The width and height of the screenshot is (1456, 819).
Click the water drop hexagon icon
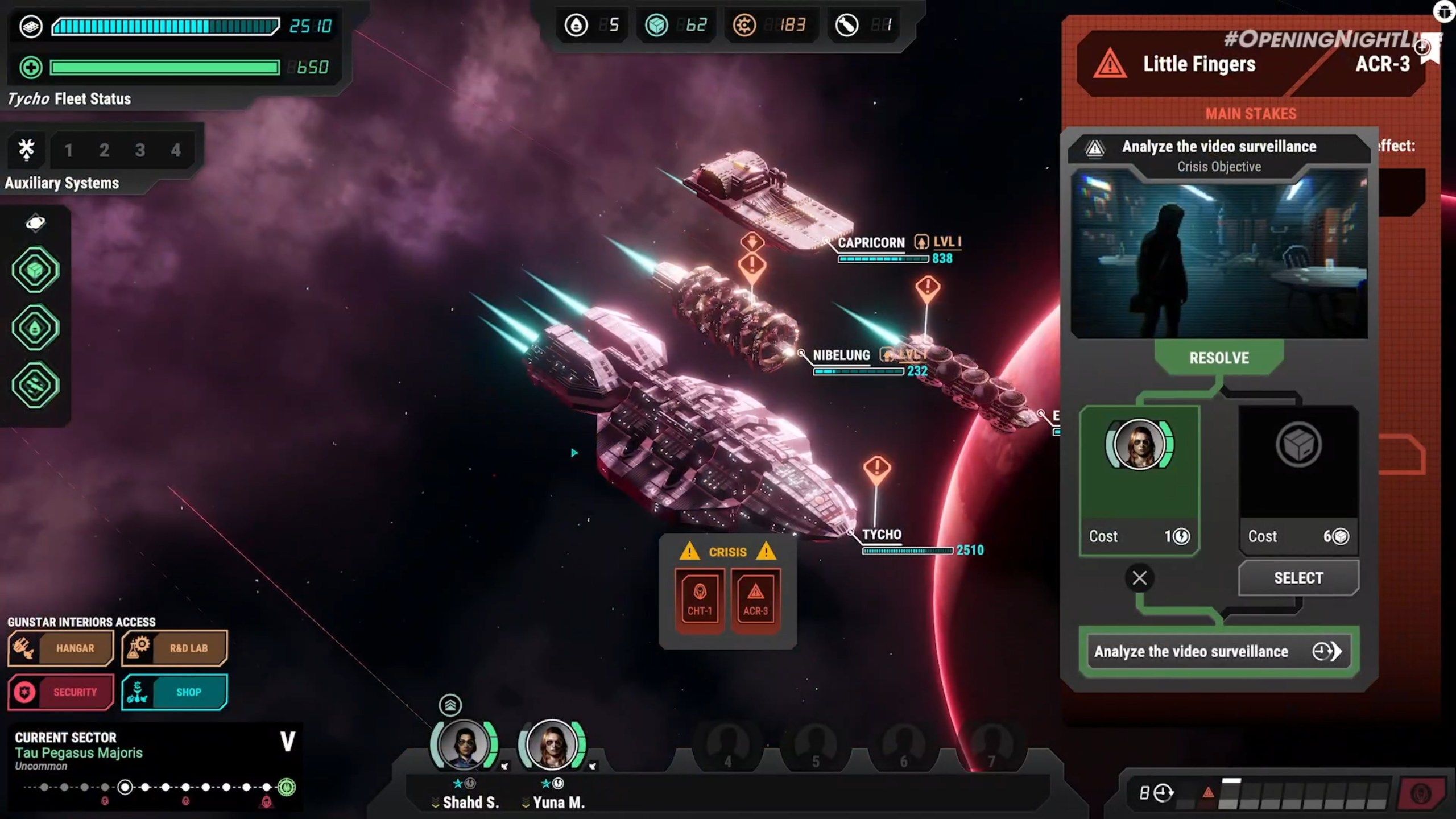pyautogui.click(x=35, y=328)
